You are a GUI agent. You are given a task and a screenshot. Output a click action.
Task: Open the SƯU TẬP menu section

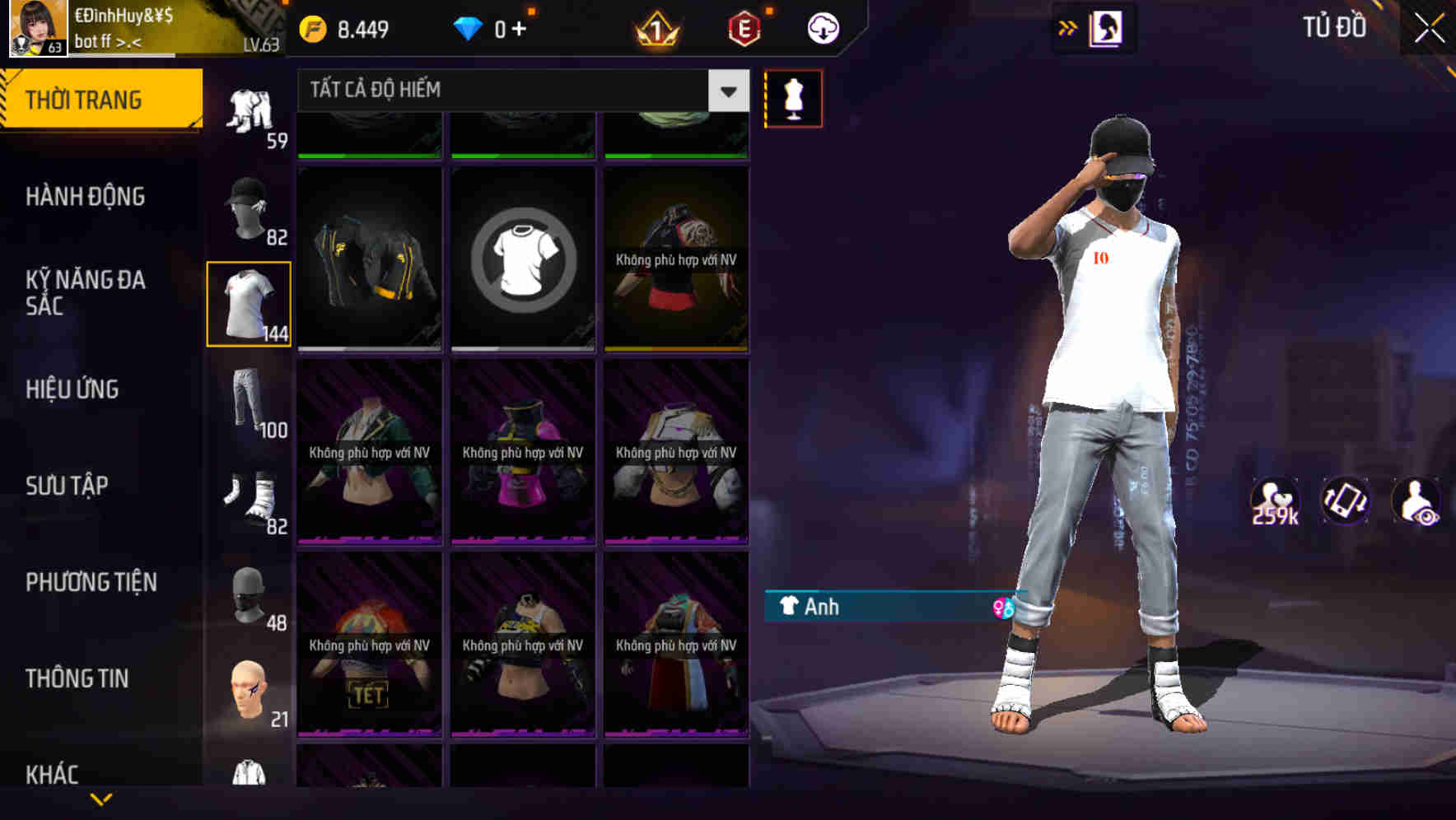69,486
